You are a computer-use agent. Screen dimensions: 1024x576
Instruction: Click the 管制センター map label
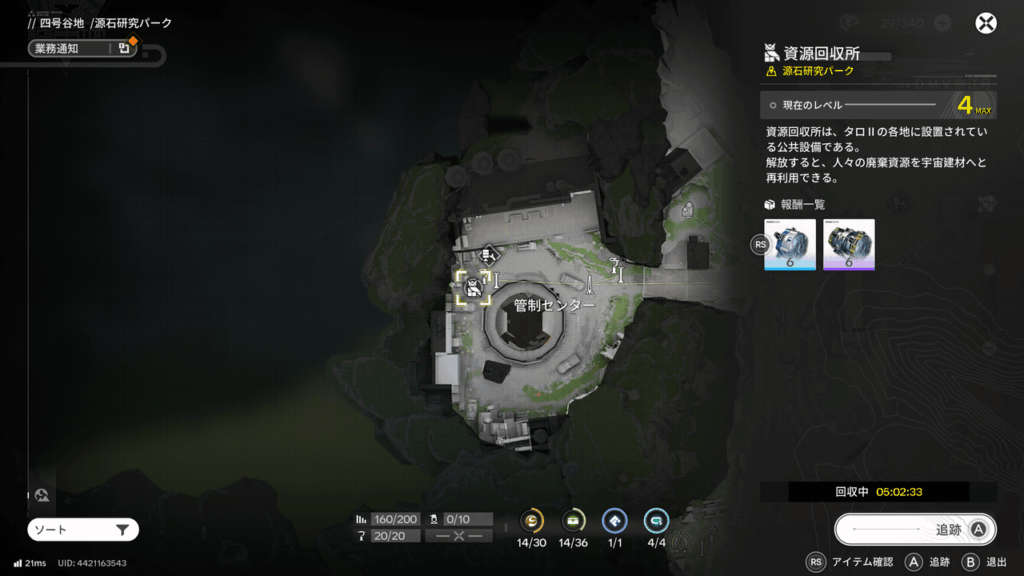click(x=554, y=305)
